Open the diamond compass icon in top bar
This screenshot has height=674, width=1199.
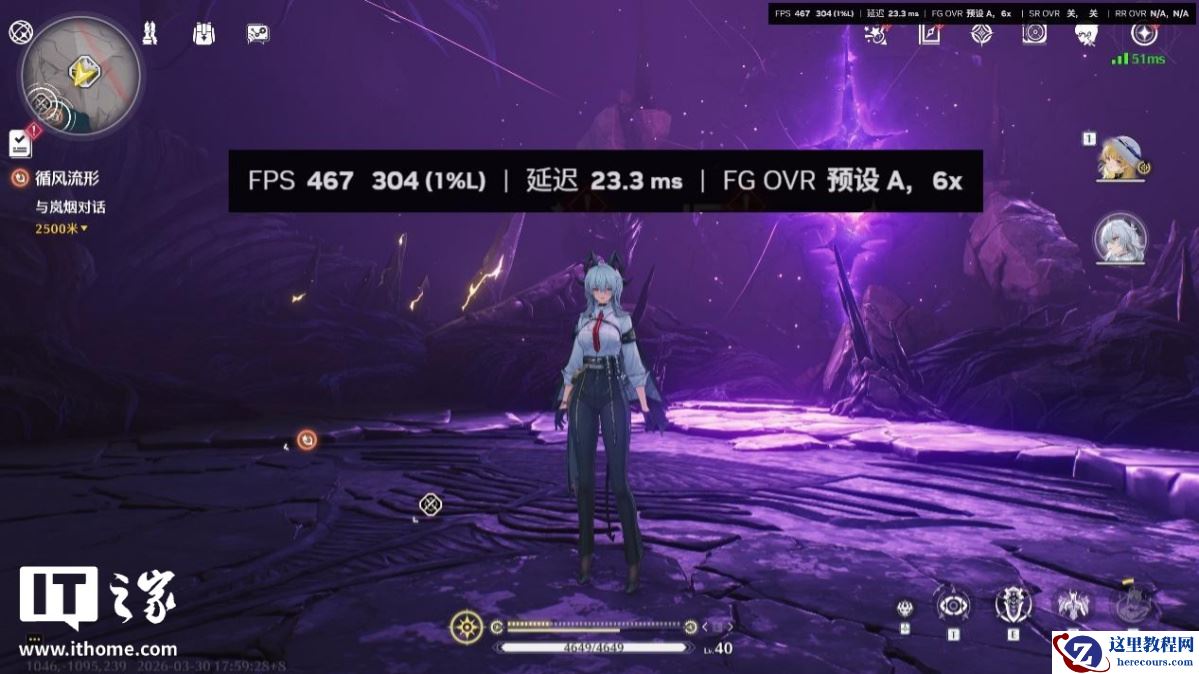click(x=982, y=33)
